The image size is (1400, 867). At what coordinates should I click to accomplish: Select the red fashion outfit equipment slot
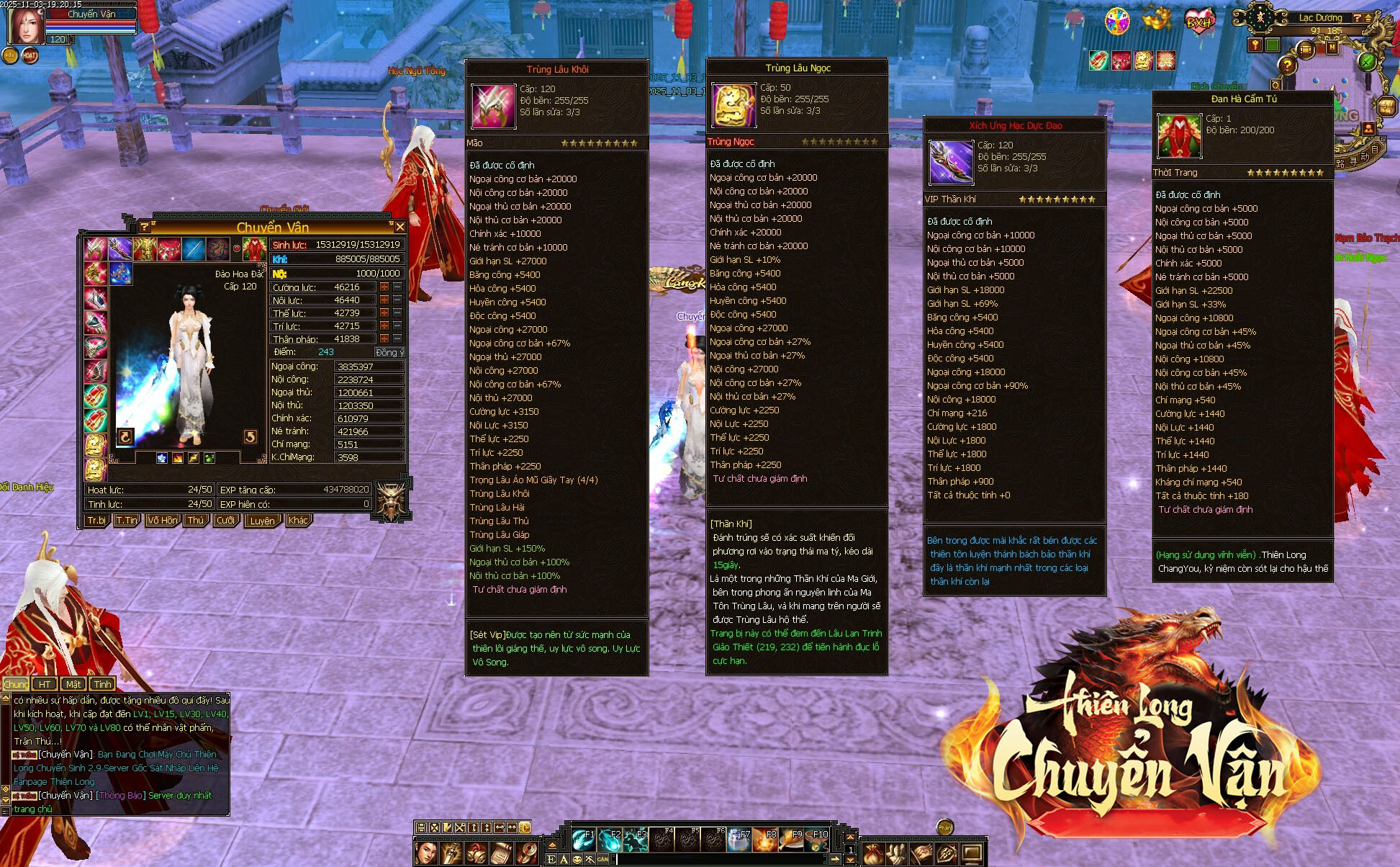[x=255, y=249]
